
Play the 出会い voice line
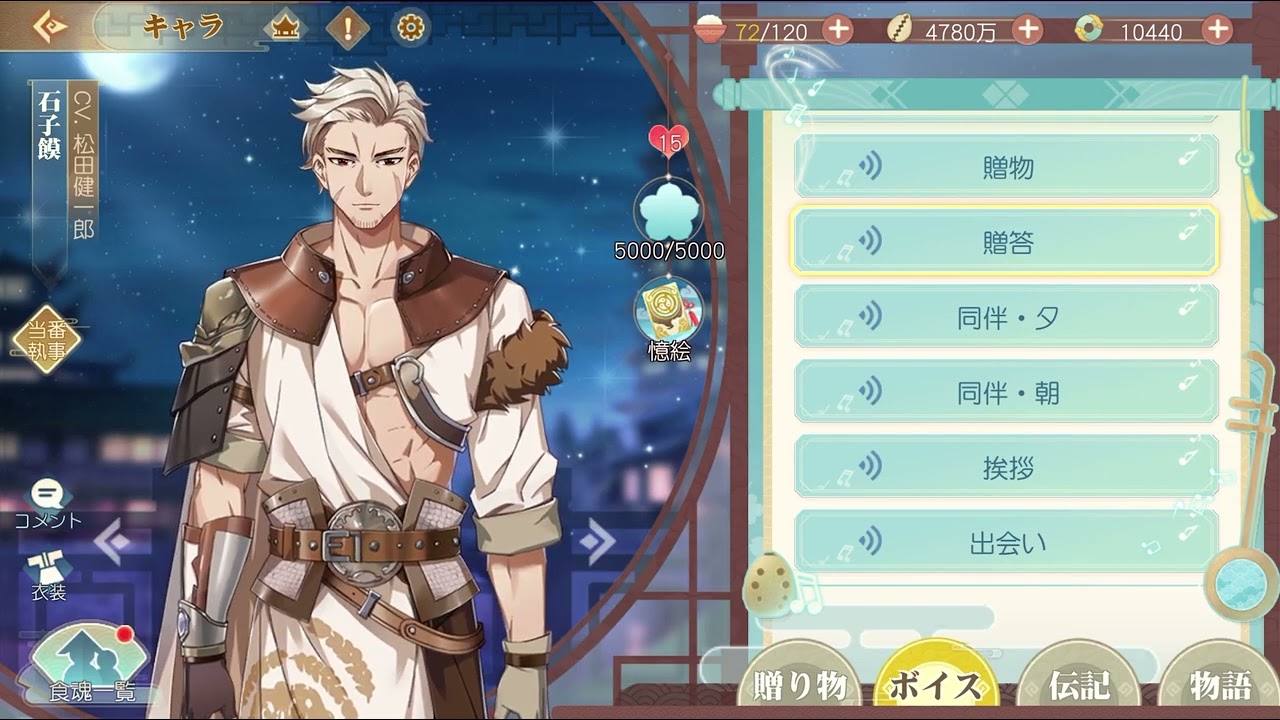click(1006, 543)
